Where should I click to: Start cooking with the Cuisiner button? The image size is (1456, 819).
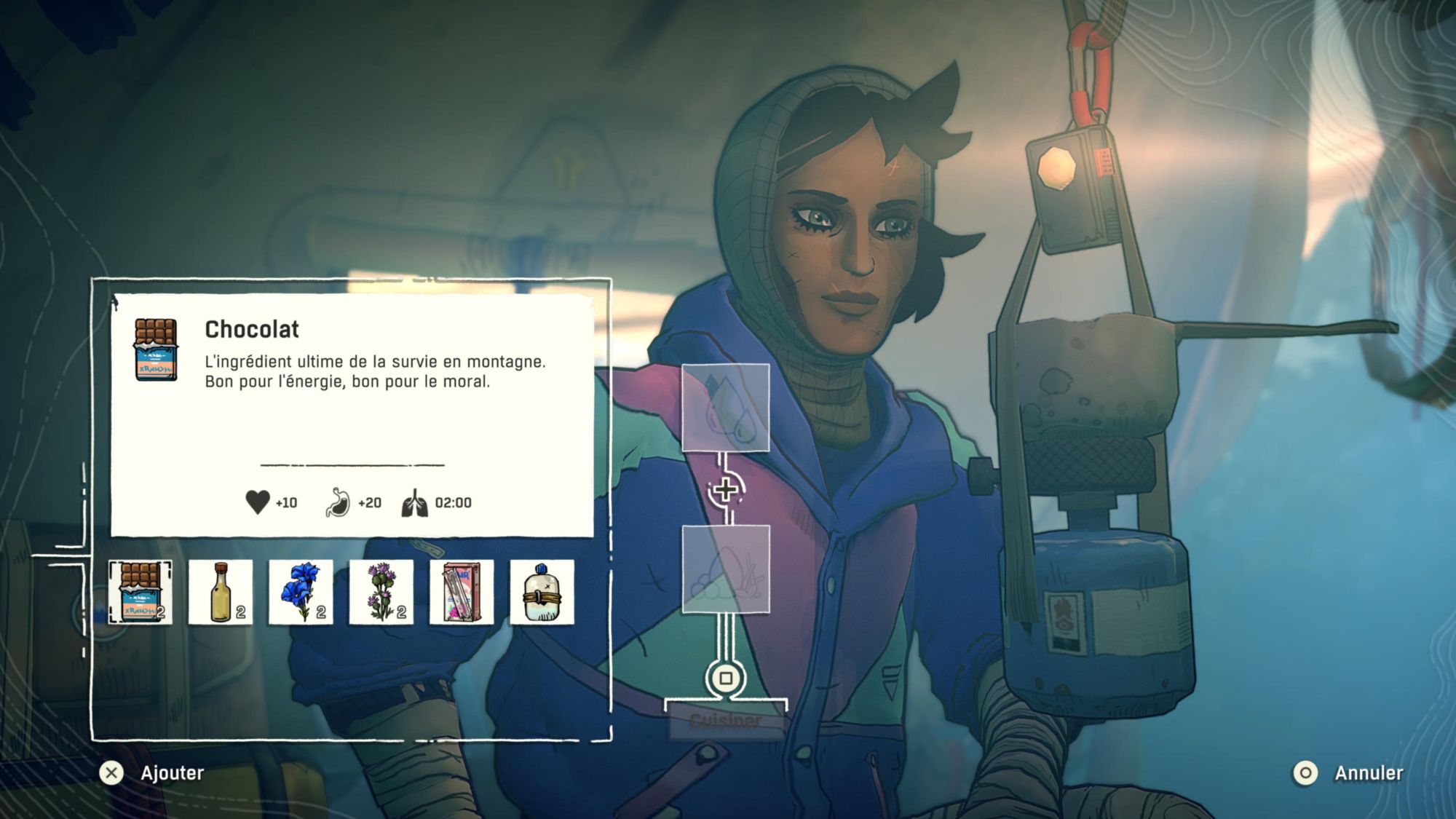tap(725, 721)
